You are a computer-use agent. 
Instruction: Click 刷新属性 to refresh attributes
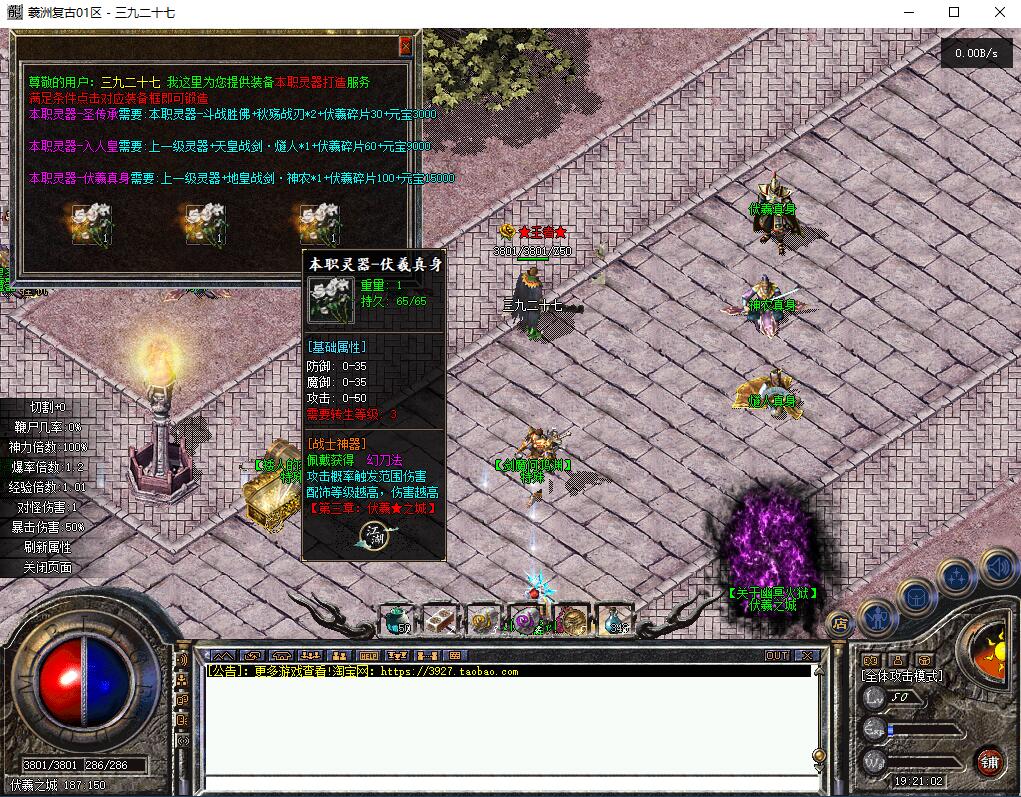(47, 547)
